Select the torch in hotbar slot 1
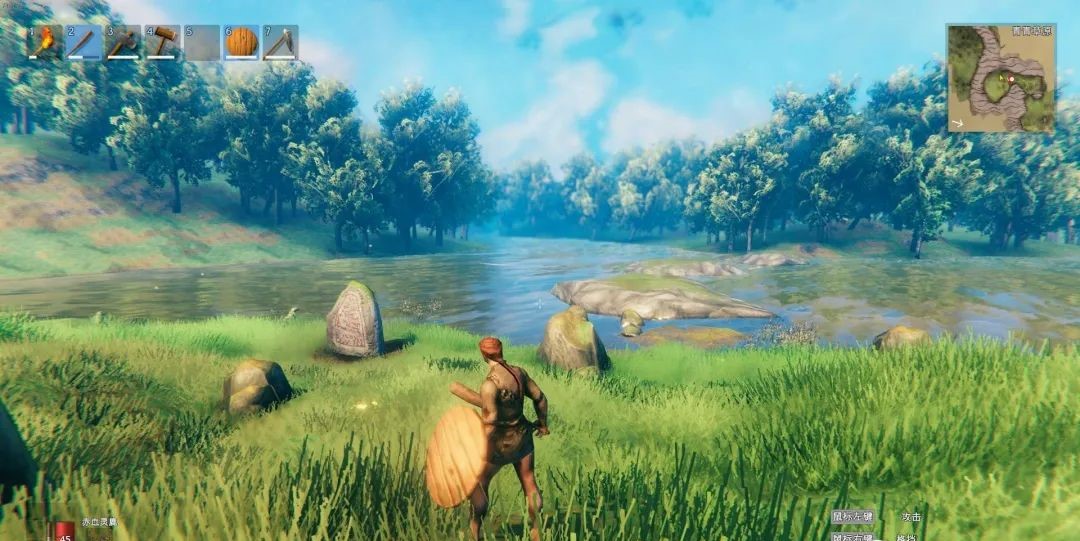The image size is (1080, 541). (45, 43)
